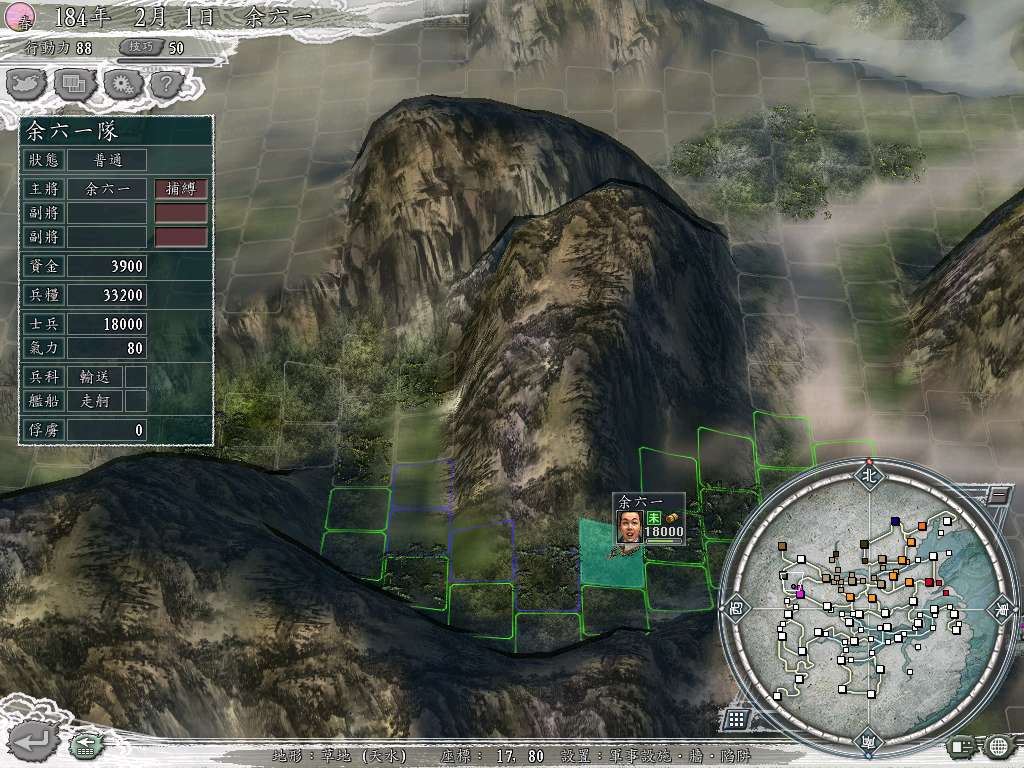Select the 主將 余六一 name field
The width and height of the screenshot is (1024, 768).
pyautogui.click(x=108, y=188)
